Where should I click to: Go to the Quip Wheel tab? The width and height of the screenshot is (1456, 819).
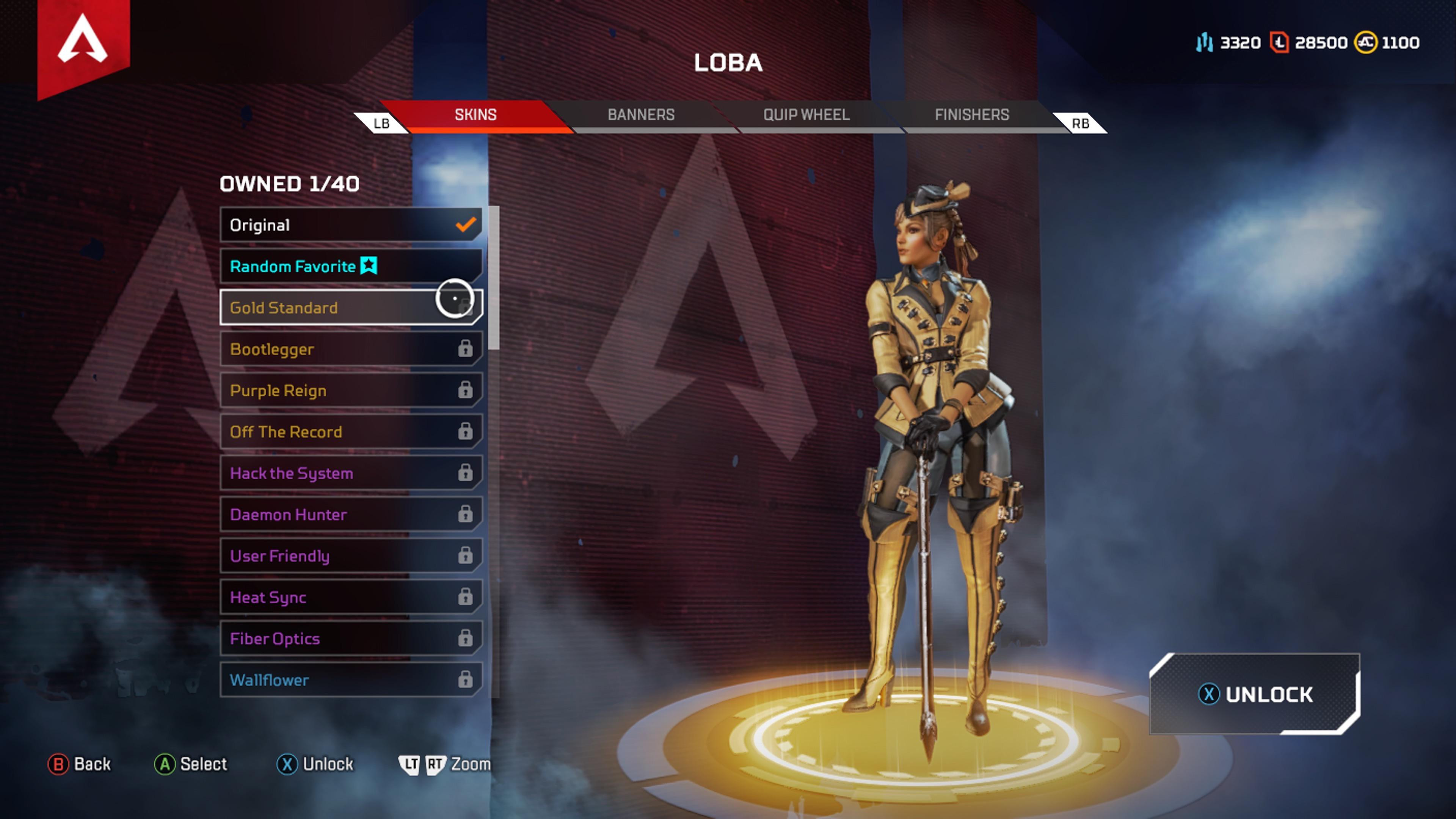tap(806, 115)
